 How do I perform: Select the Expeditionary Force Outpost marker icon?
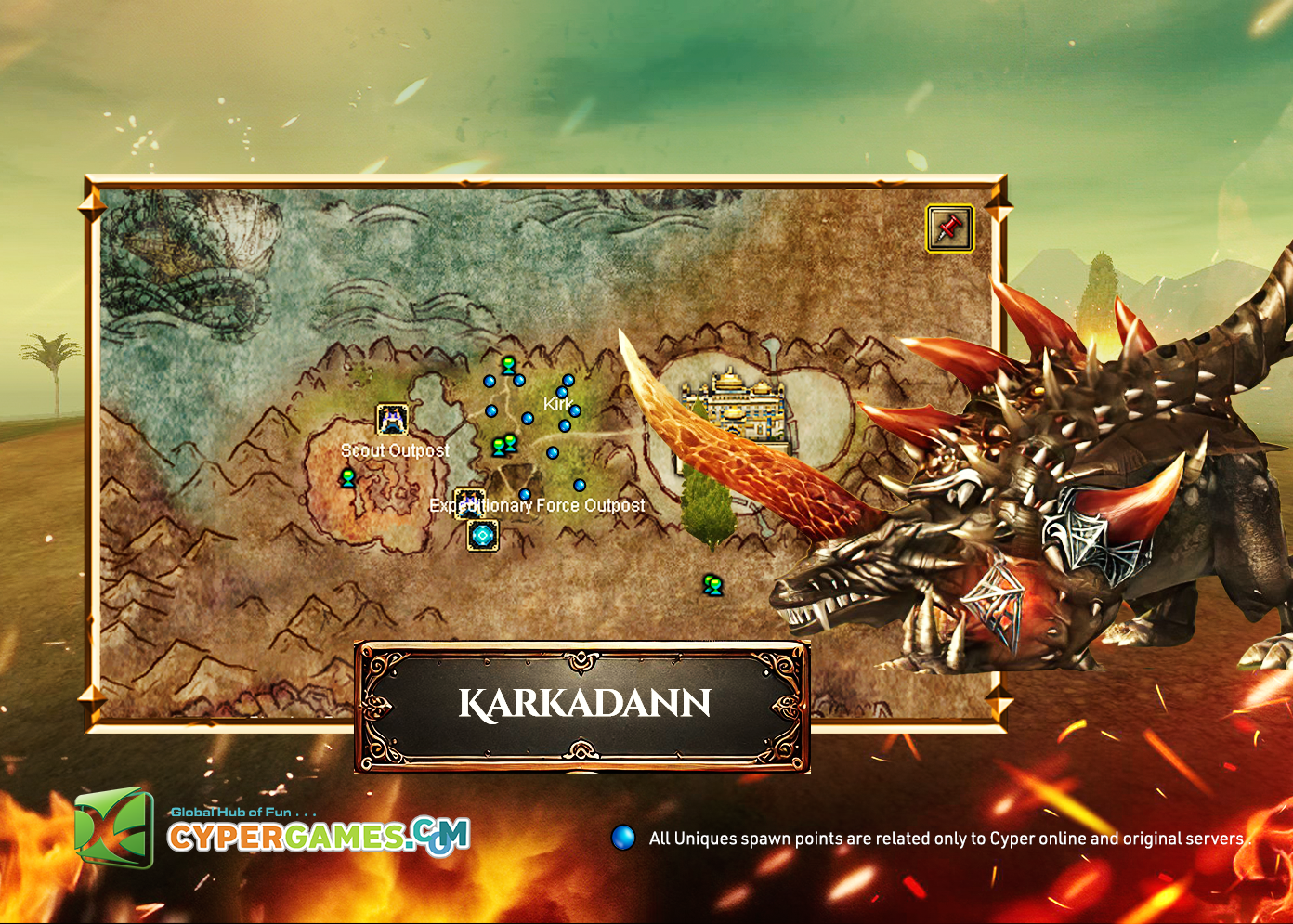469,501
